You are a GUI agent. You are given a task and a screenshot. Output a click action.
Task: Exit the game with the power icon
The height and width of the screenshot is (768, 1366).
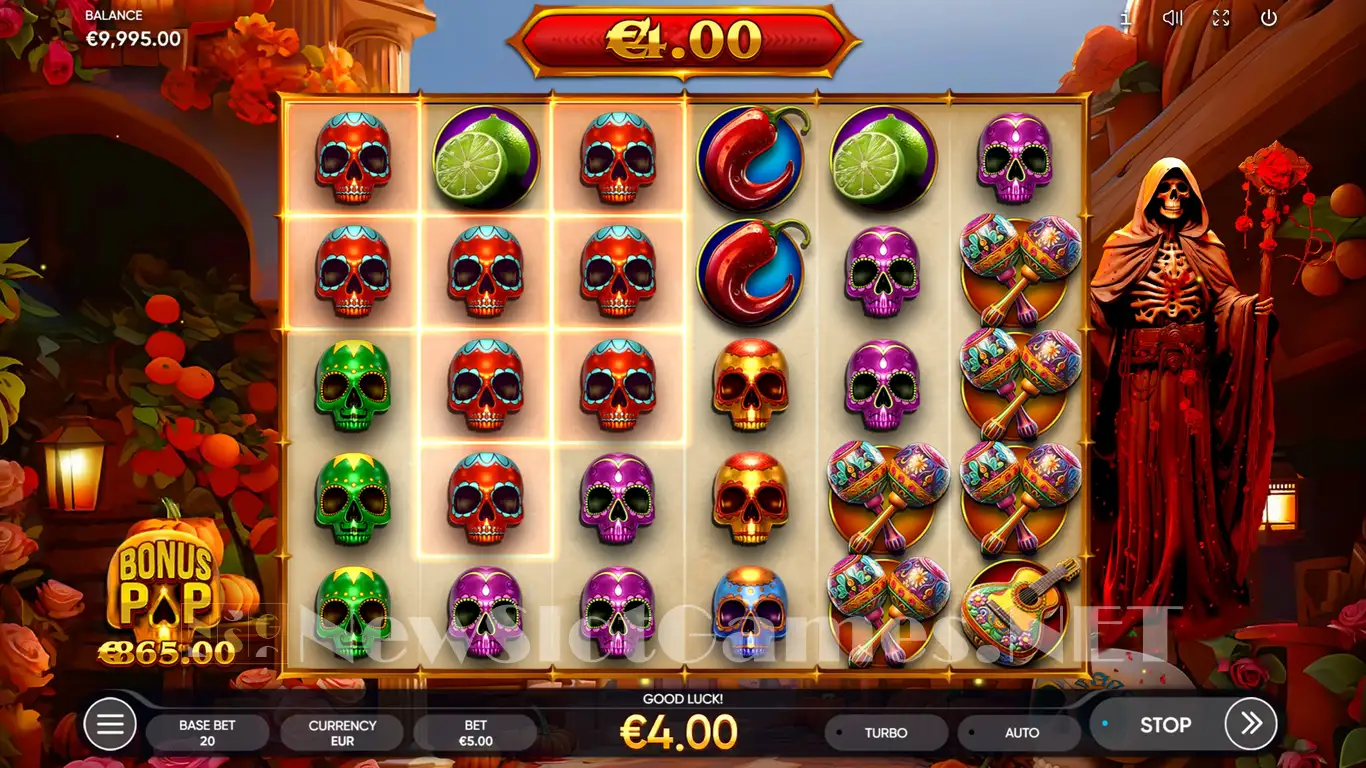click(1269, 17)
